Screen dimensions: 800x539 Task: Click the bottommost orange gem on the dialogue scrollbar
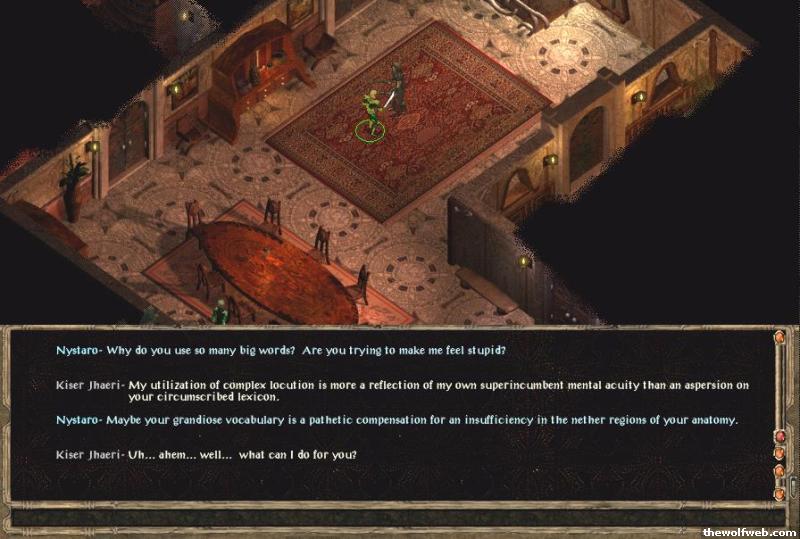[x=779, y=493]
